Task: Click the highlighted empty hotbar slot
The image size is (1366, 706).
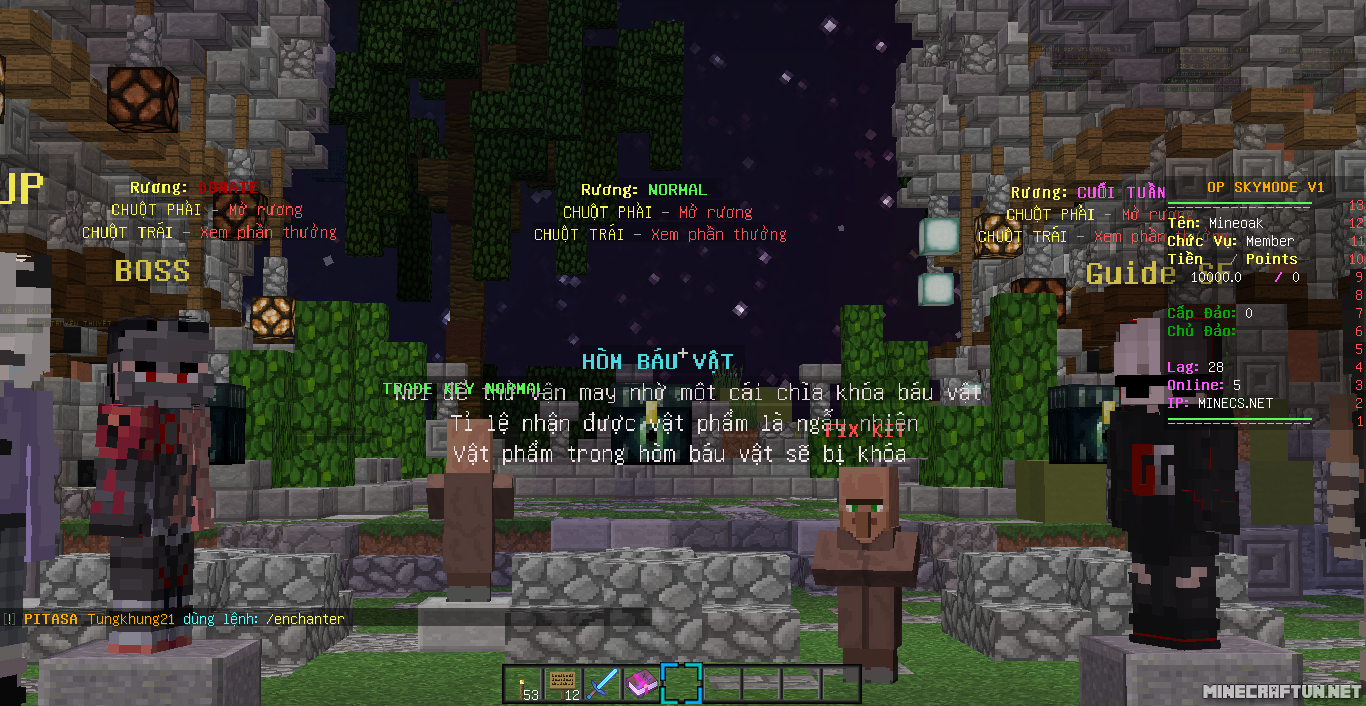Action: click(681, 684)
